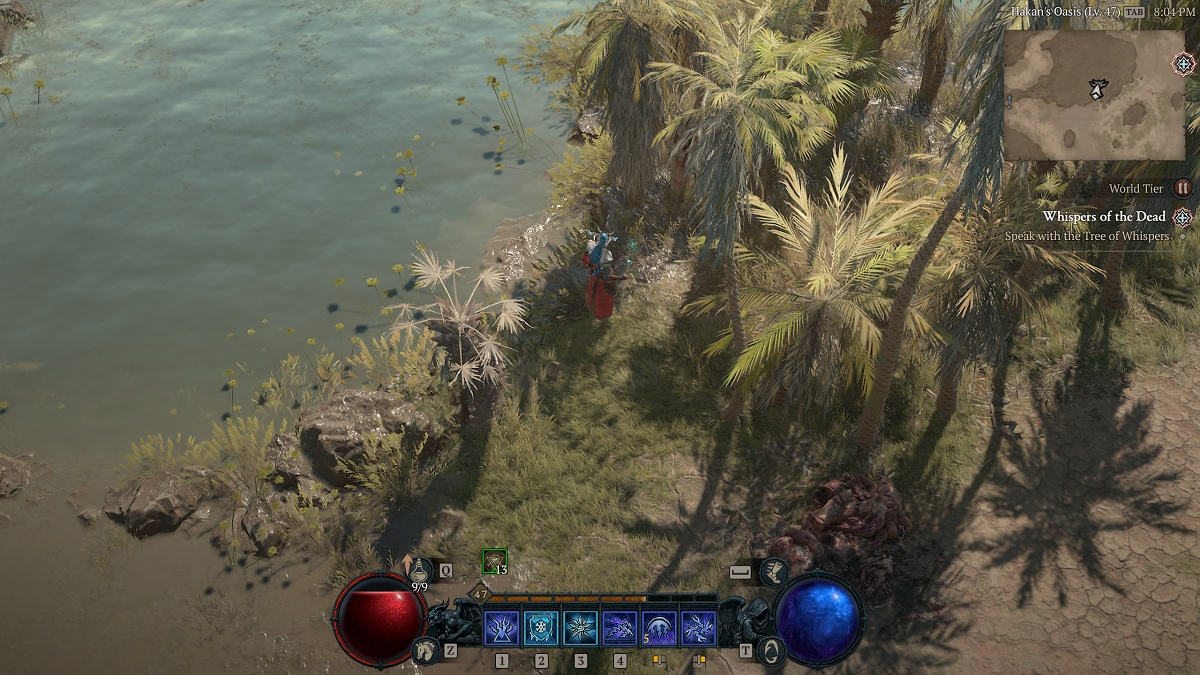Click the horse mount icon
Viewport: 1200px width, 675px height.
pos(425,651)
